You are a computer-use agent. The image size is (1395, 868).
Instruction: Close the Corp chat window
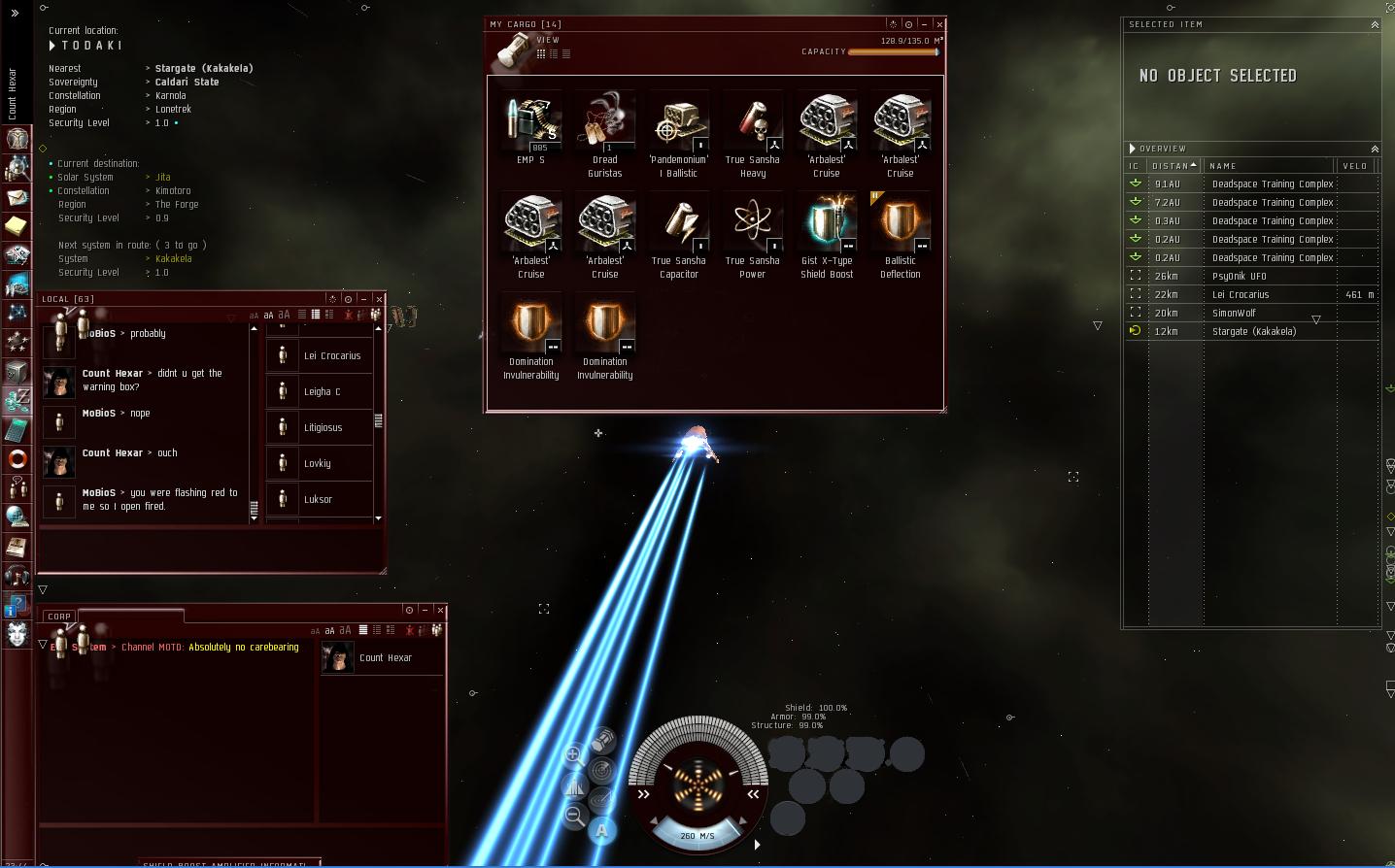440,611
